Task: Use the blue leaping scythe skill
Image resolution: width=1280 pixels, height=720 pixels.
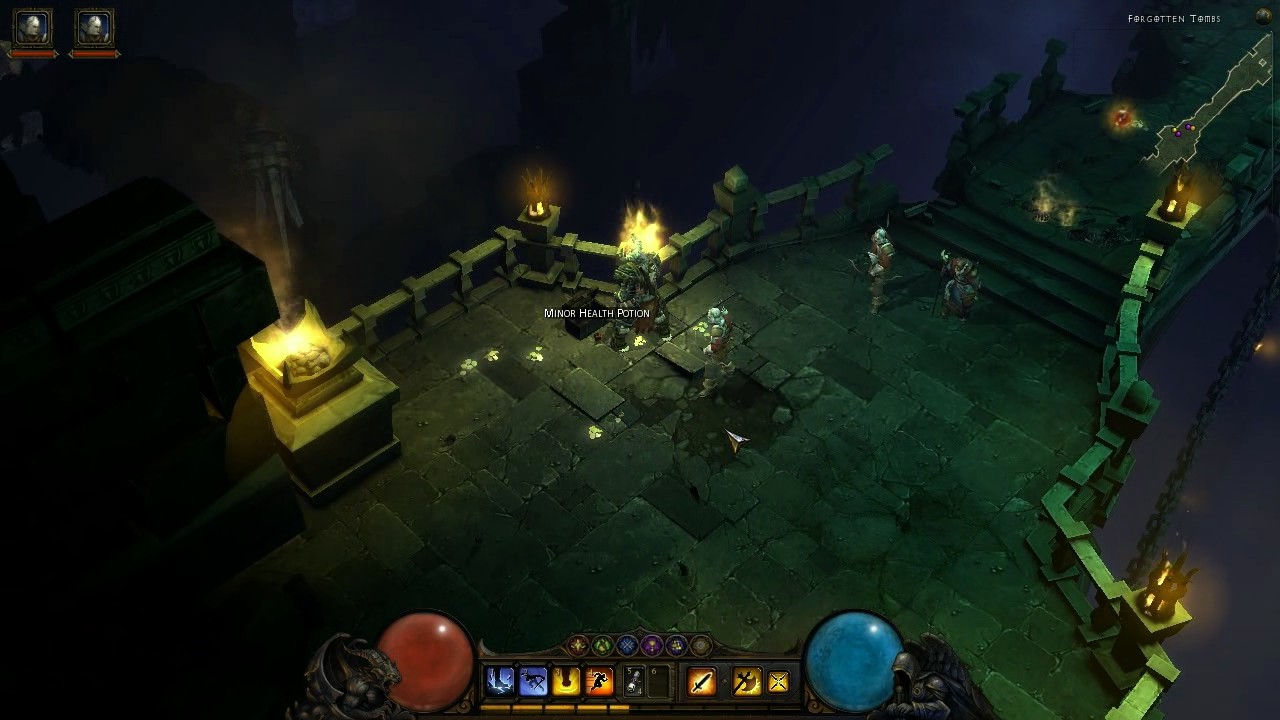Action: 533,681
